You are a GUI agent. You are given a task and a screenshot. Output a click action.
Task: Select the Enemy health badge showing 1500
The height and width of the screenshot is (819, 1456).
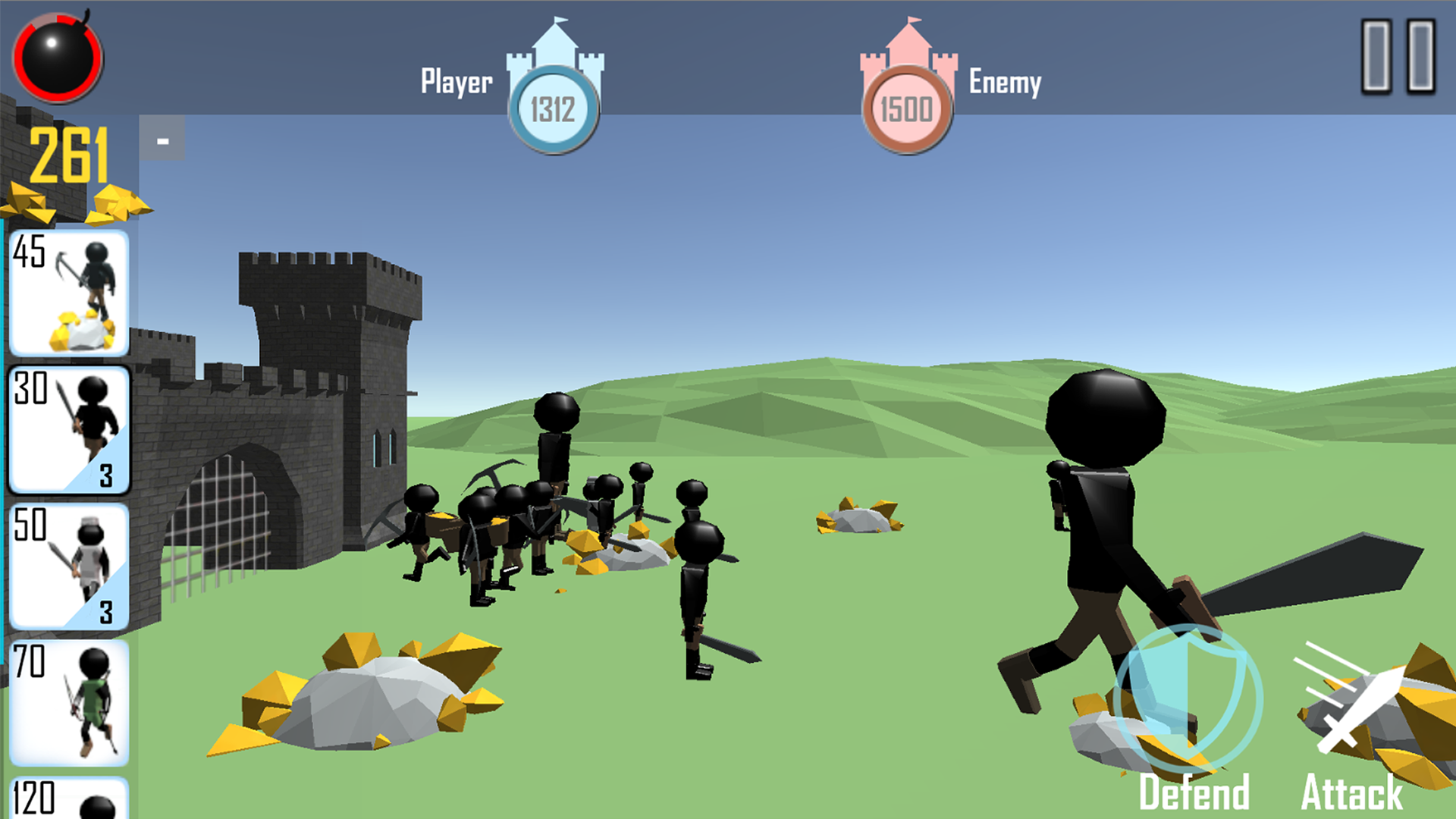908,107
